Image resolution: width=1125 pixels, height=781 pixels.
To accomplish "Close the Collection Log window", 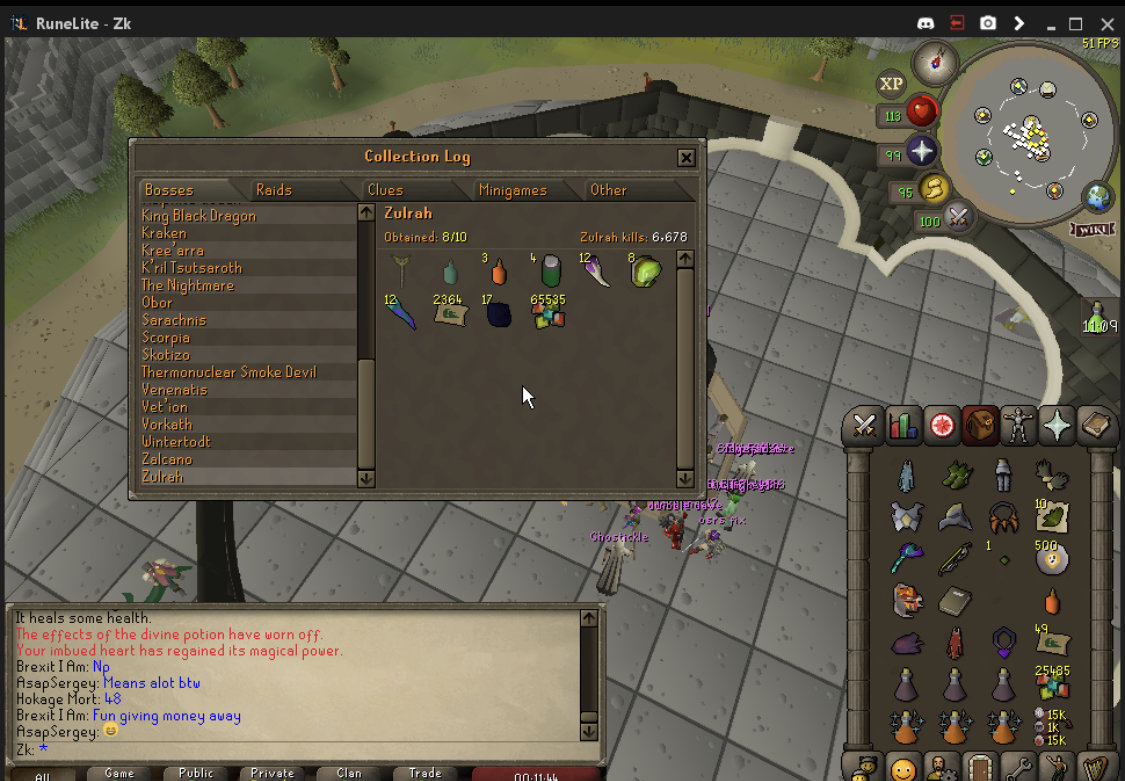I will coord(686,157).
